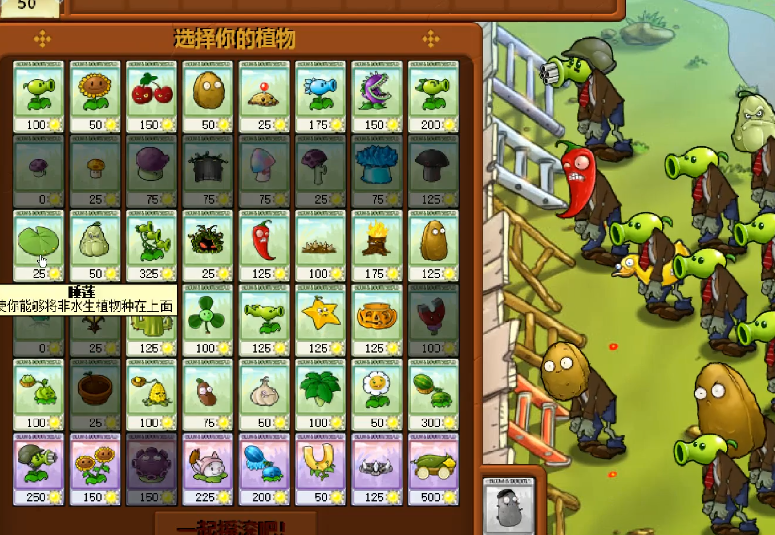Pick the Pumpkin seed card
The width and height of the screenshot is (775, 535).
tap(375, 319)
